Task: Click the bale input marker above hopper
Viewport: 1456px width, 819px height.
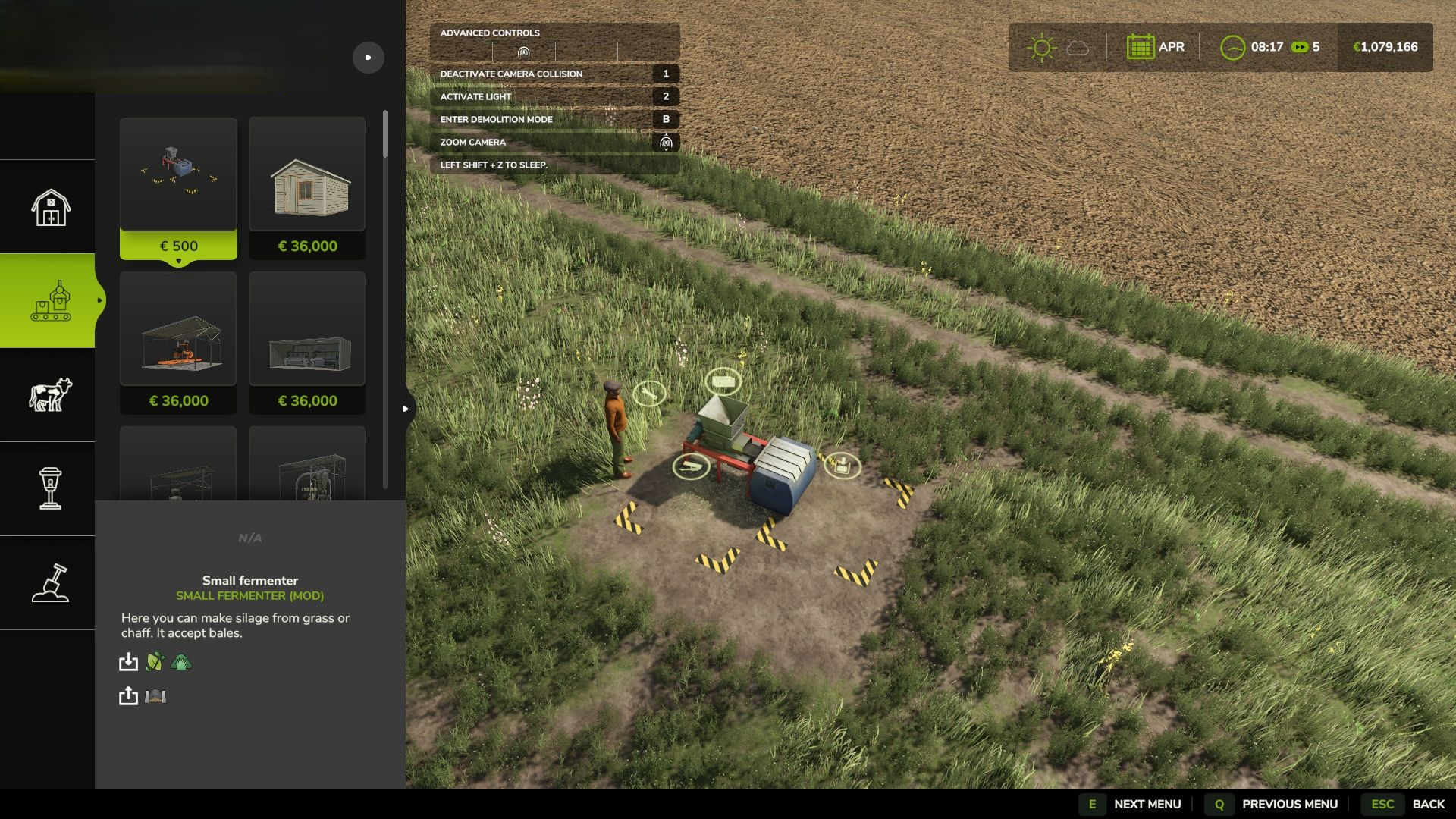Action: pos(723,381)
